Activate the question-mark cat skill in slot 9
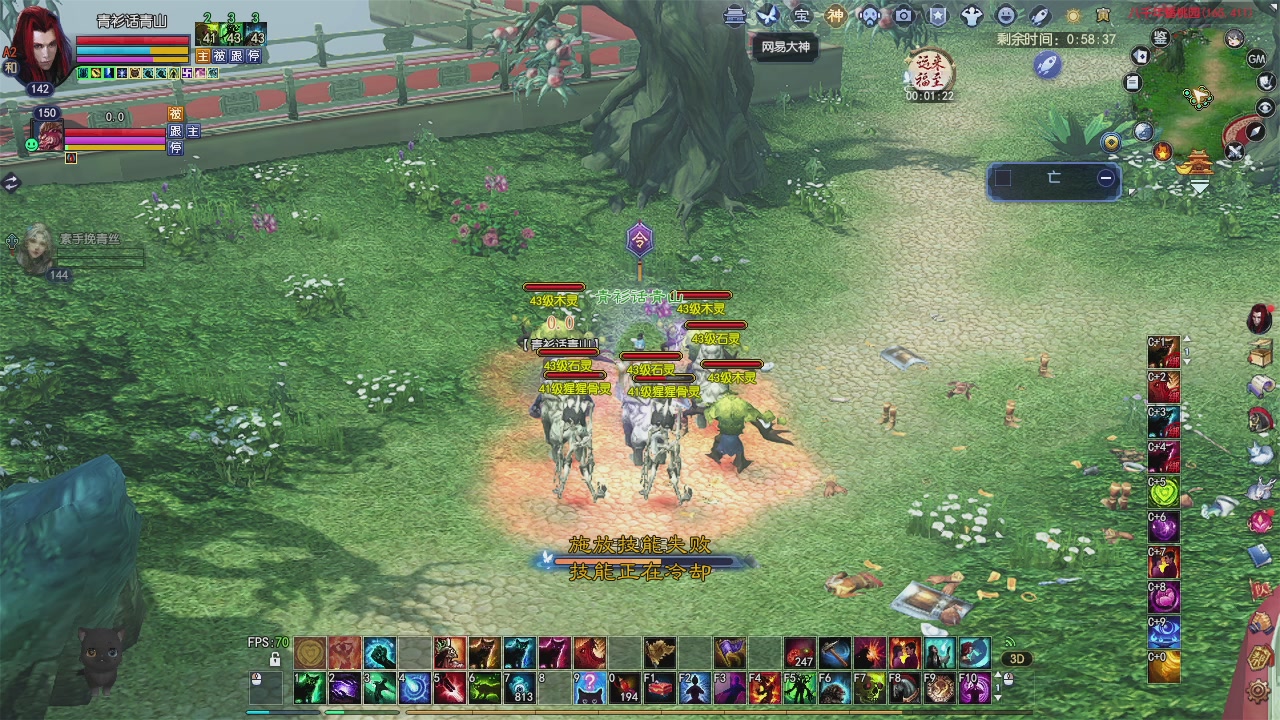The image size is (1280, 720). [x=590, y=688]
